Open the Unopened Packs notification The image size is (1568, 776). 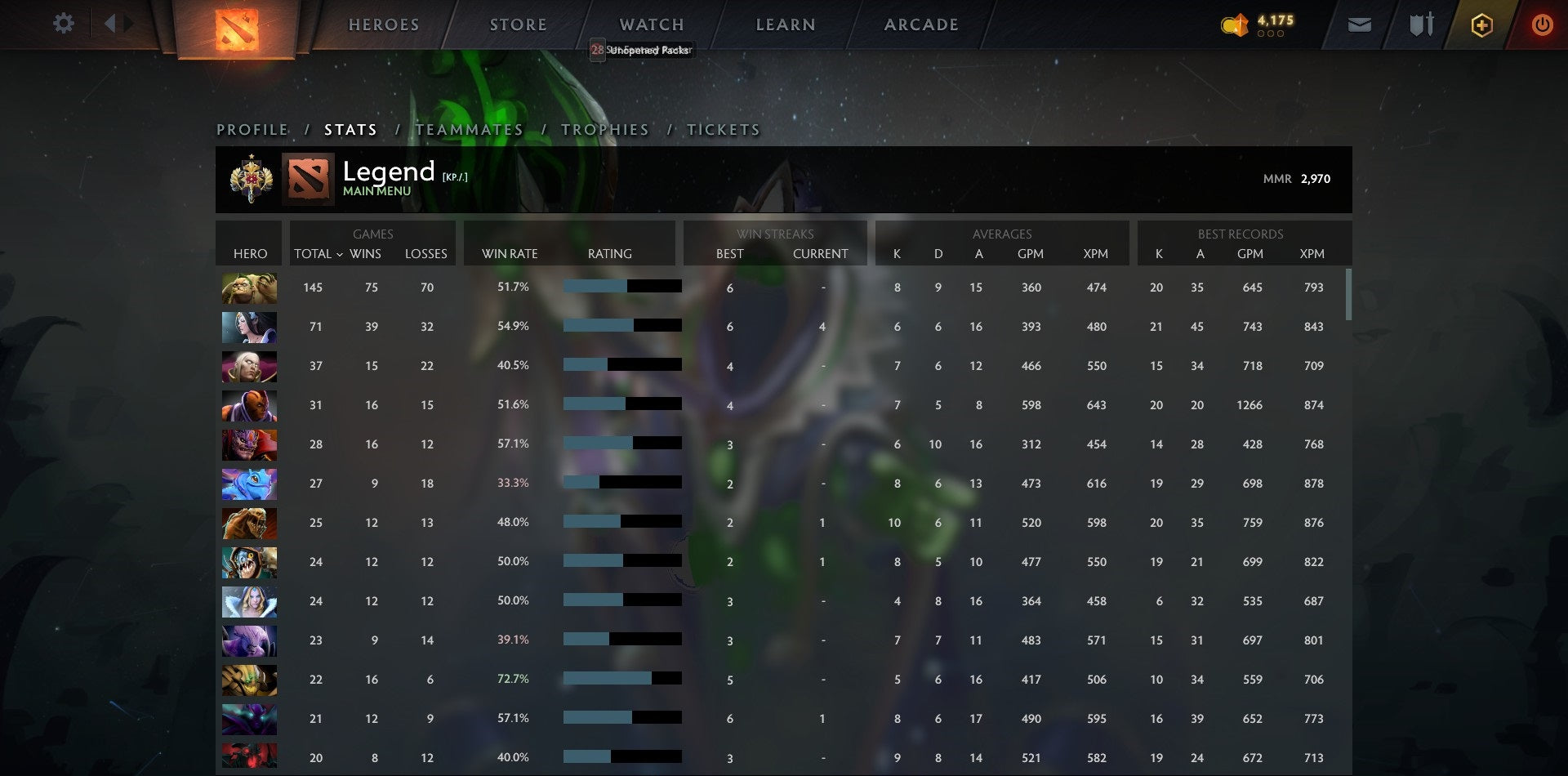642,50
